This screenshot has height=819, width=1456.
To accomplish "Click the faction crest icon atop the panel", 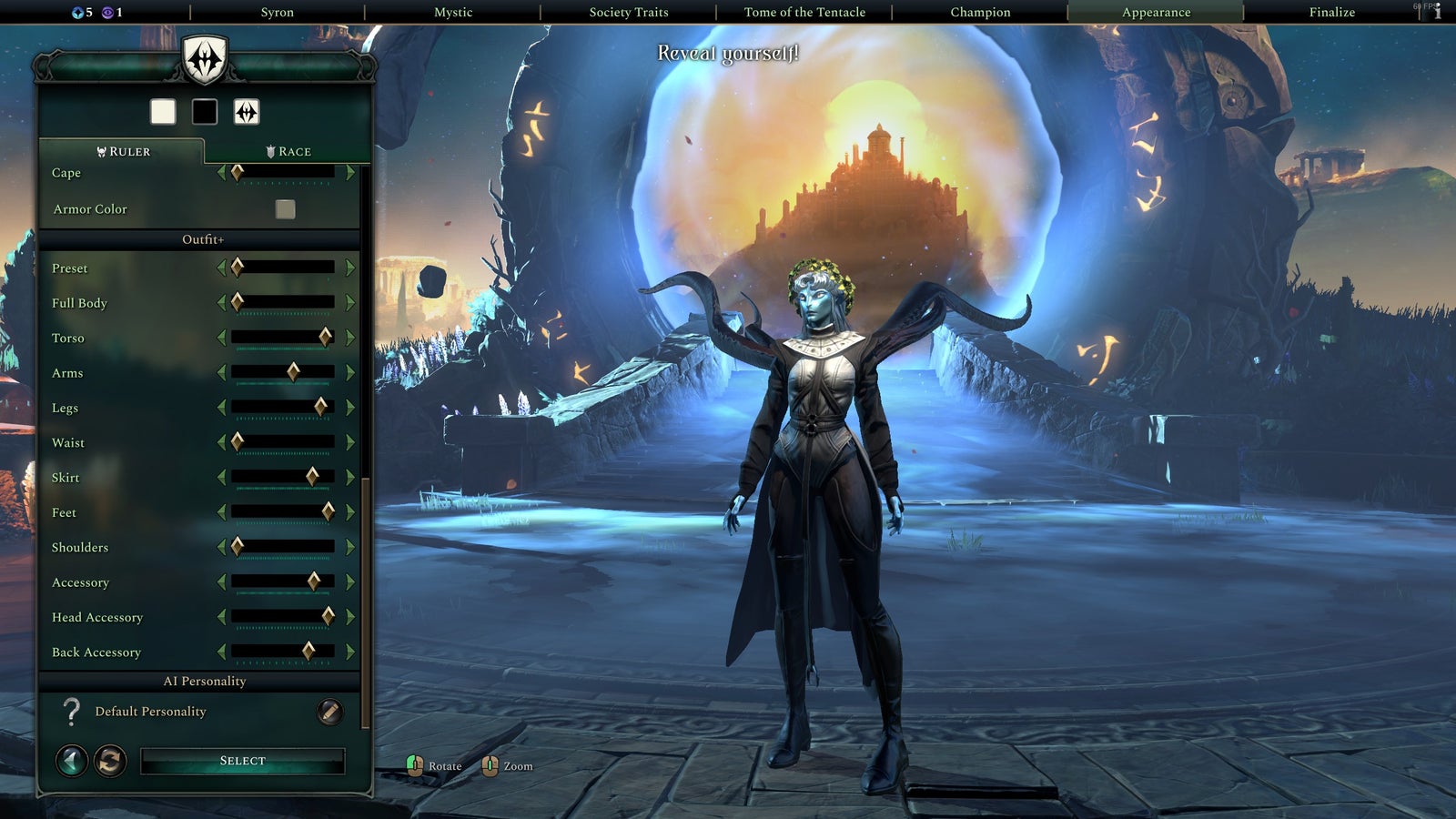I will [204, 60].
